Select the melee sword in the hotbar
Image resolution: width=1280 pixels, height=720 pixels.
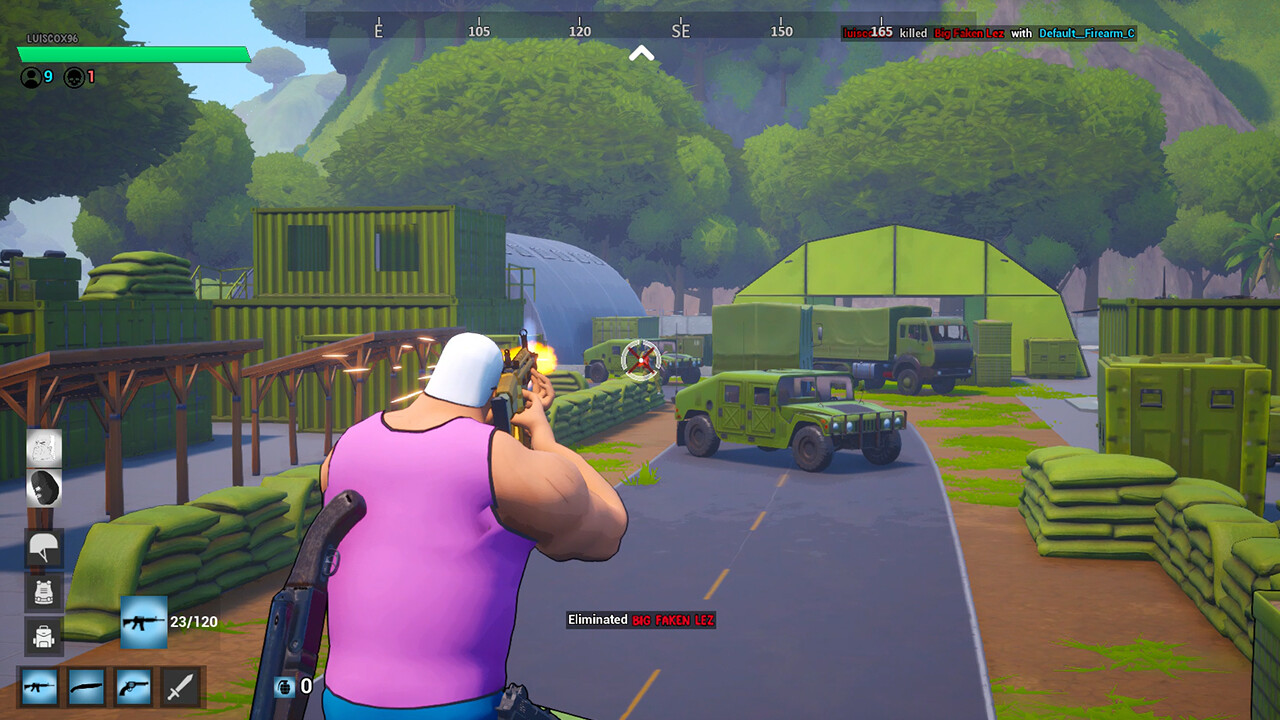tap(181, 687)
